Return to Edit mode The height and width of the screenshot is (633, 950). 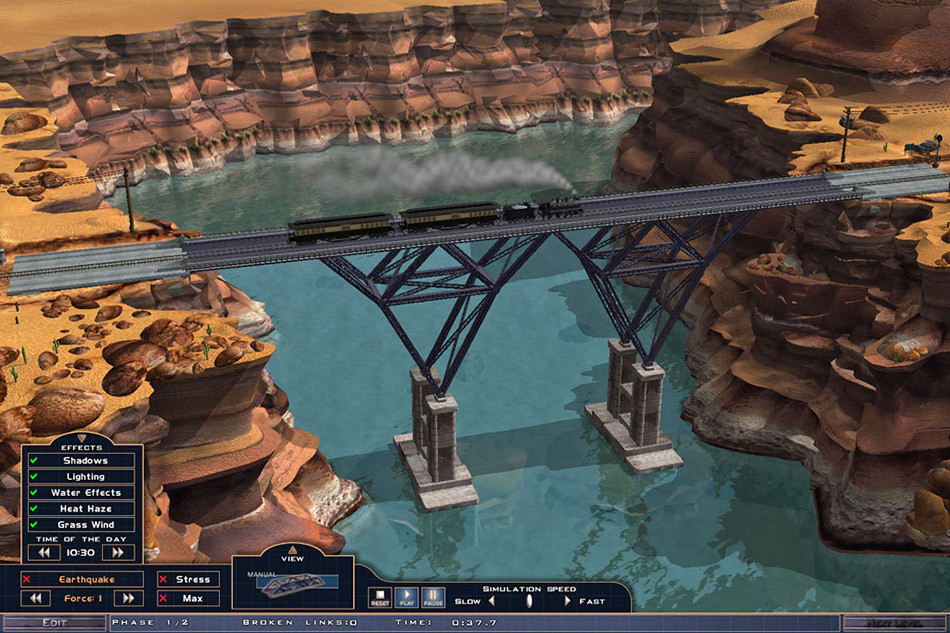coord(54,623)
